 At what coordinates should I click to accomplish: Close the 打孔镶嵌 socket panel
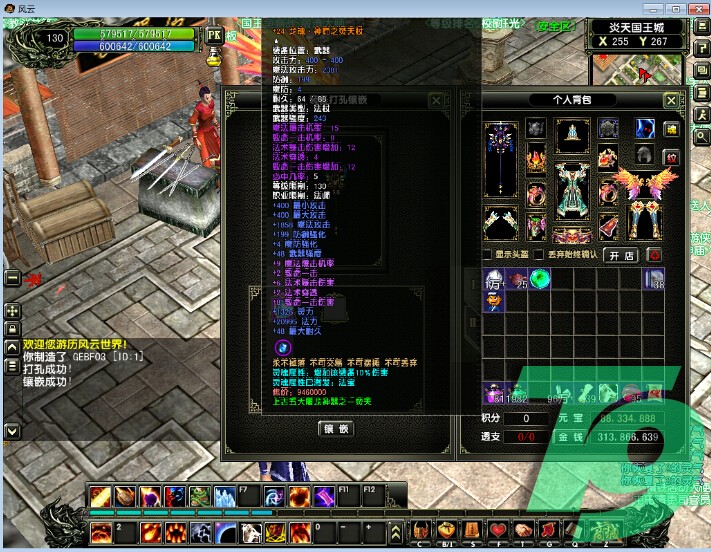click(x=436, y=101)
